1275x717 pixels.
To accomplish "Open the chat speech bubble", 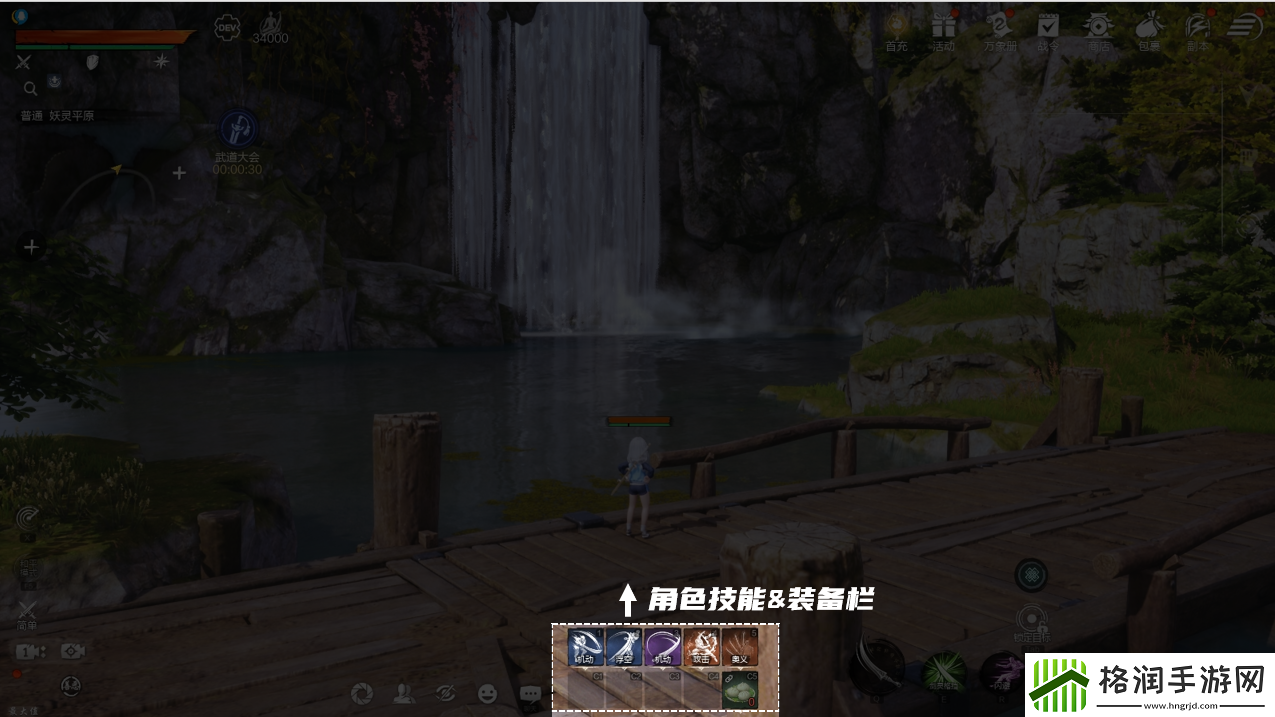I will 530,692.
